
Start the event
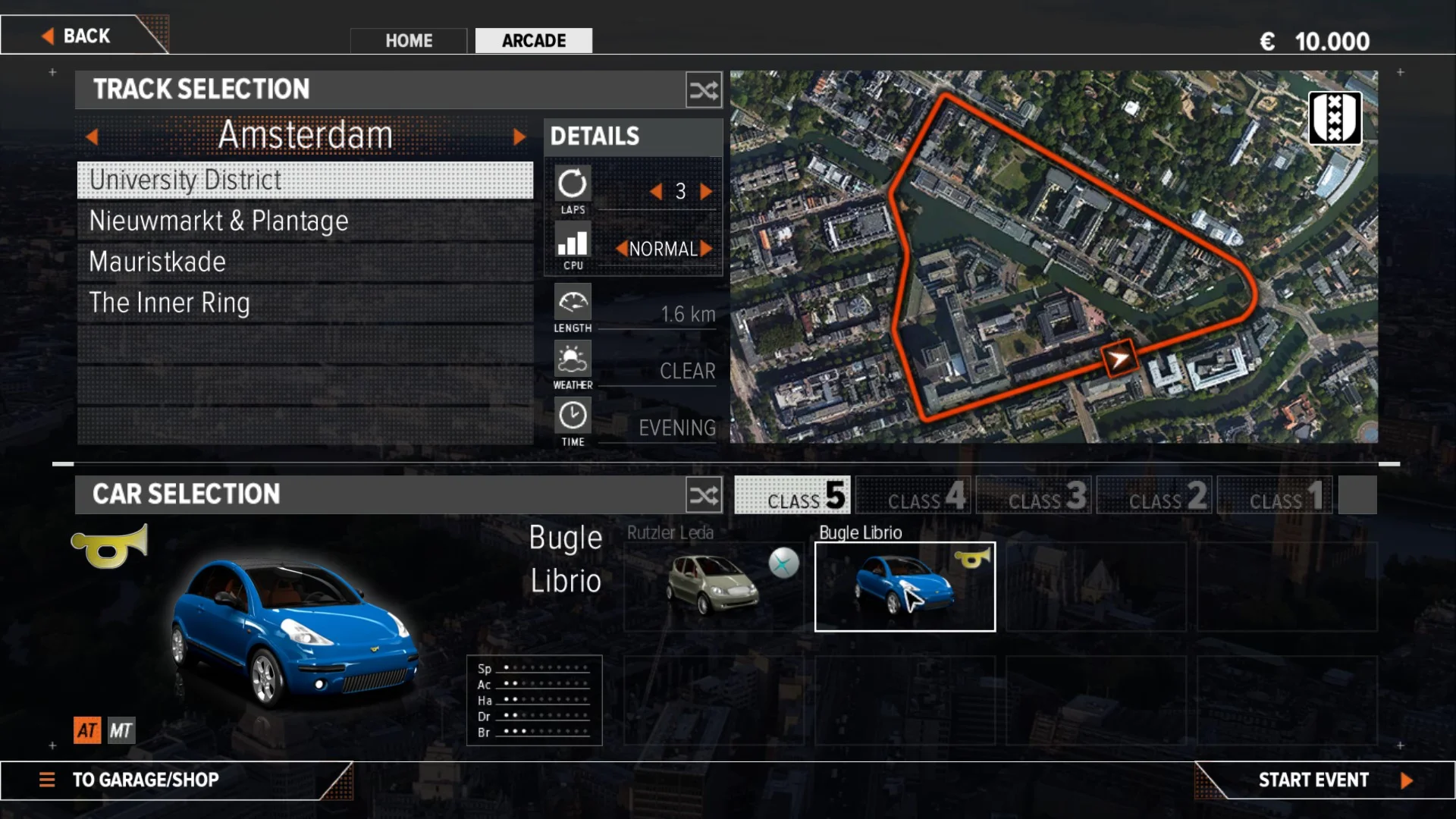coord(1323,780)
